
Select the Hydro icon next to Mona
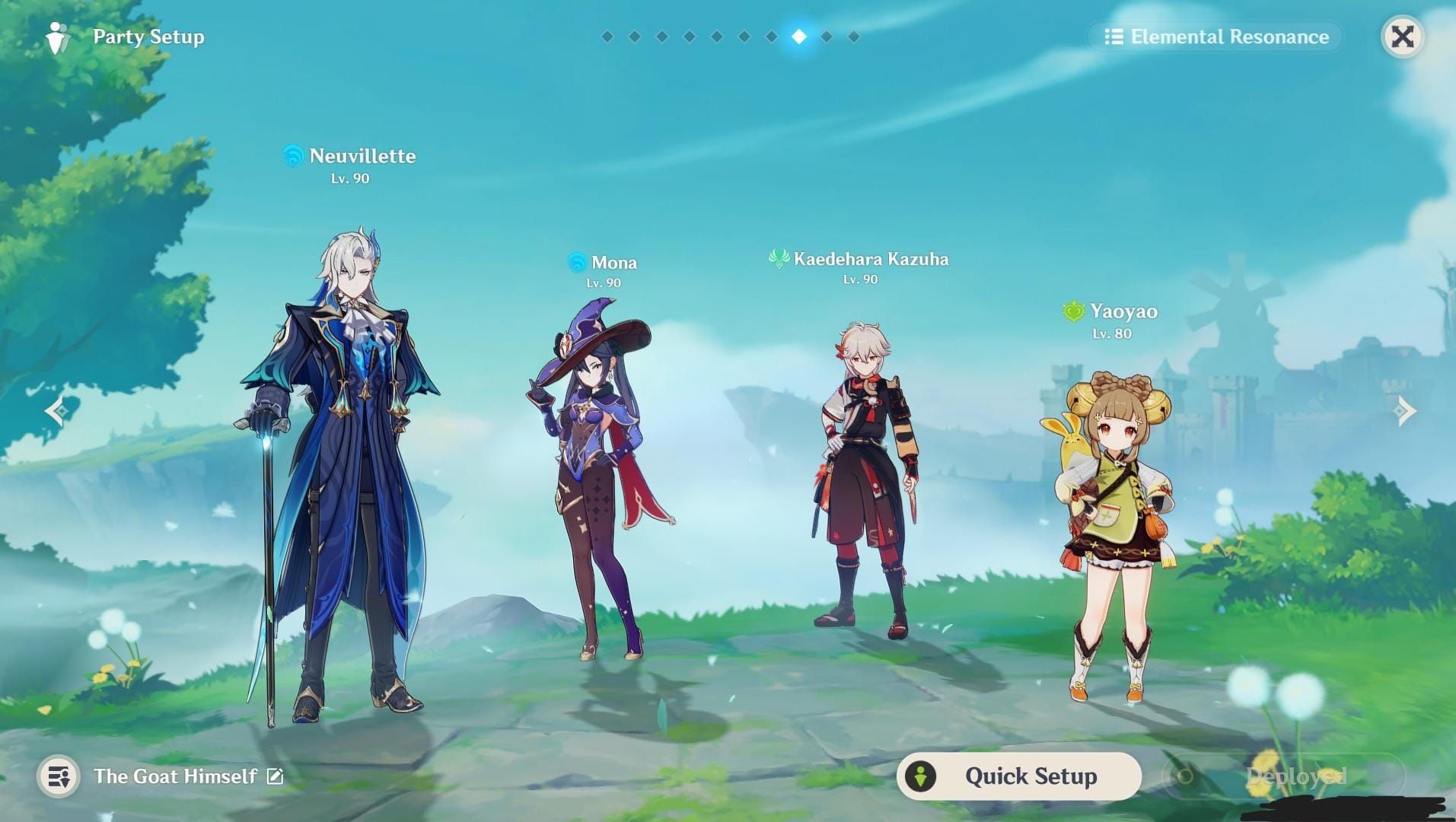point(576,263)
